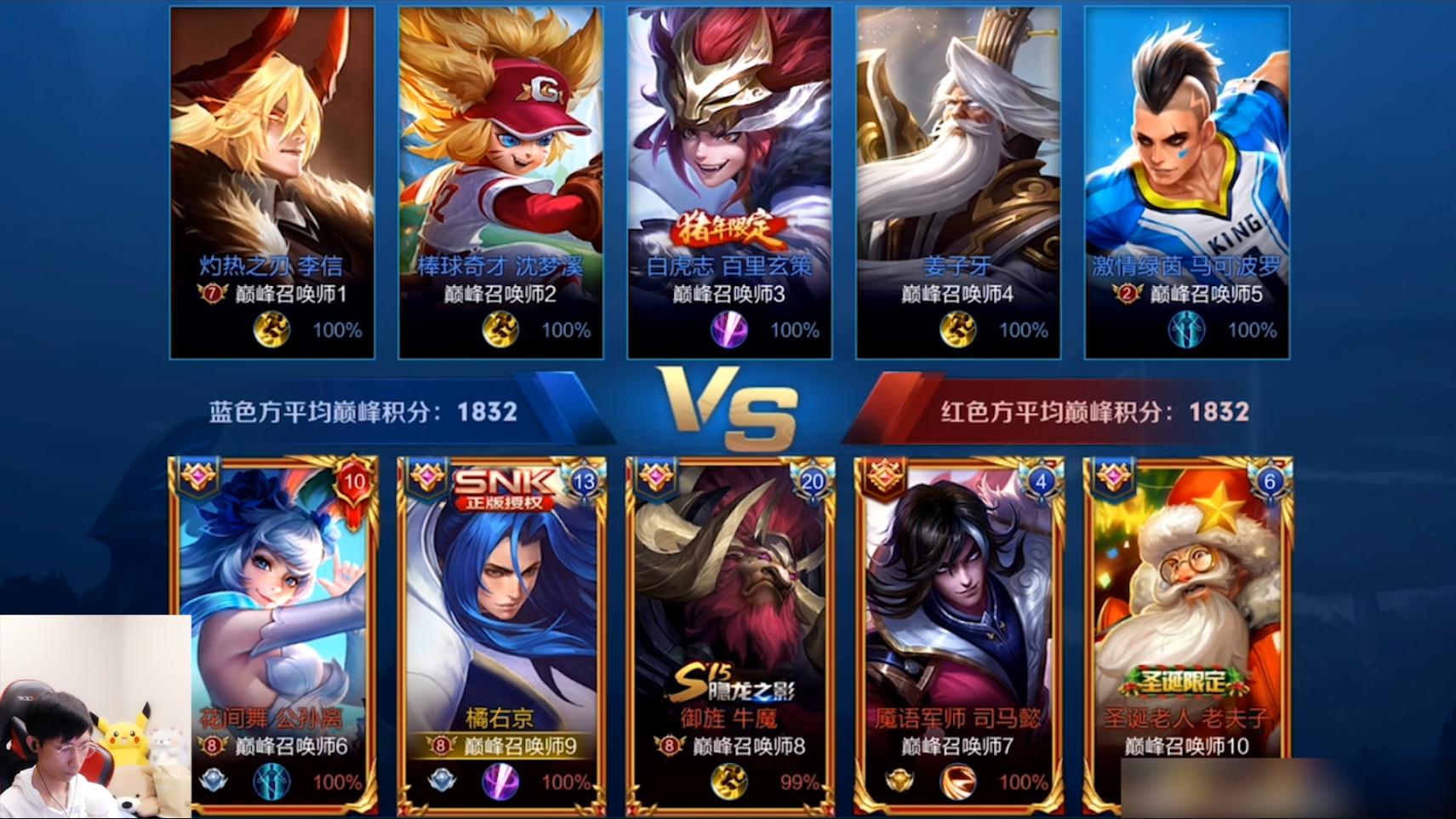Select the 姜子牙 hero card
This screenshot has height=819, width=1456.
tap(958, 182)
